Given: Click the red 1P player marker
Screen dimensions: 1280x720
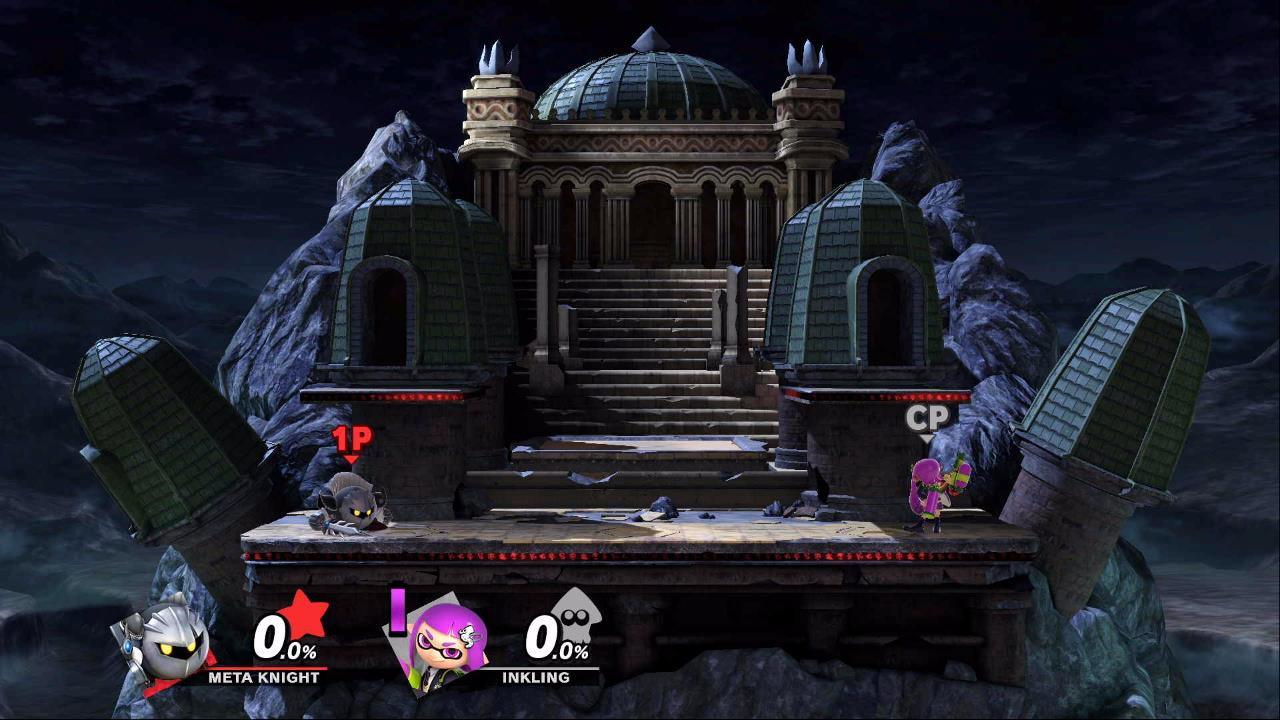Looking at the screenshot, I should [351, 440].
